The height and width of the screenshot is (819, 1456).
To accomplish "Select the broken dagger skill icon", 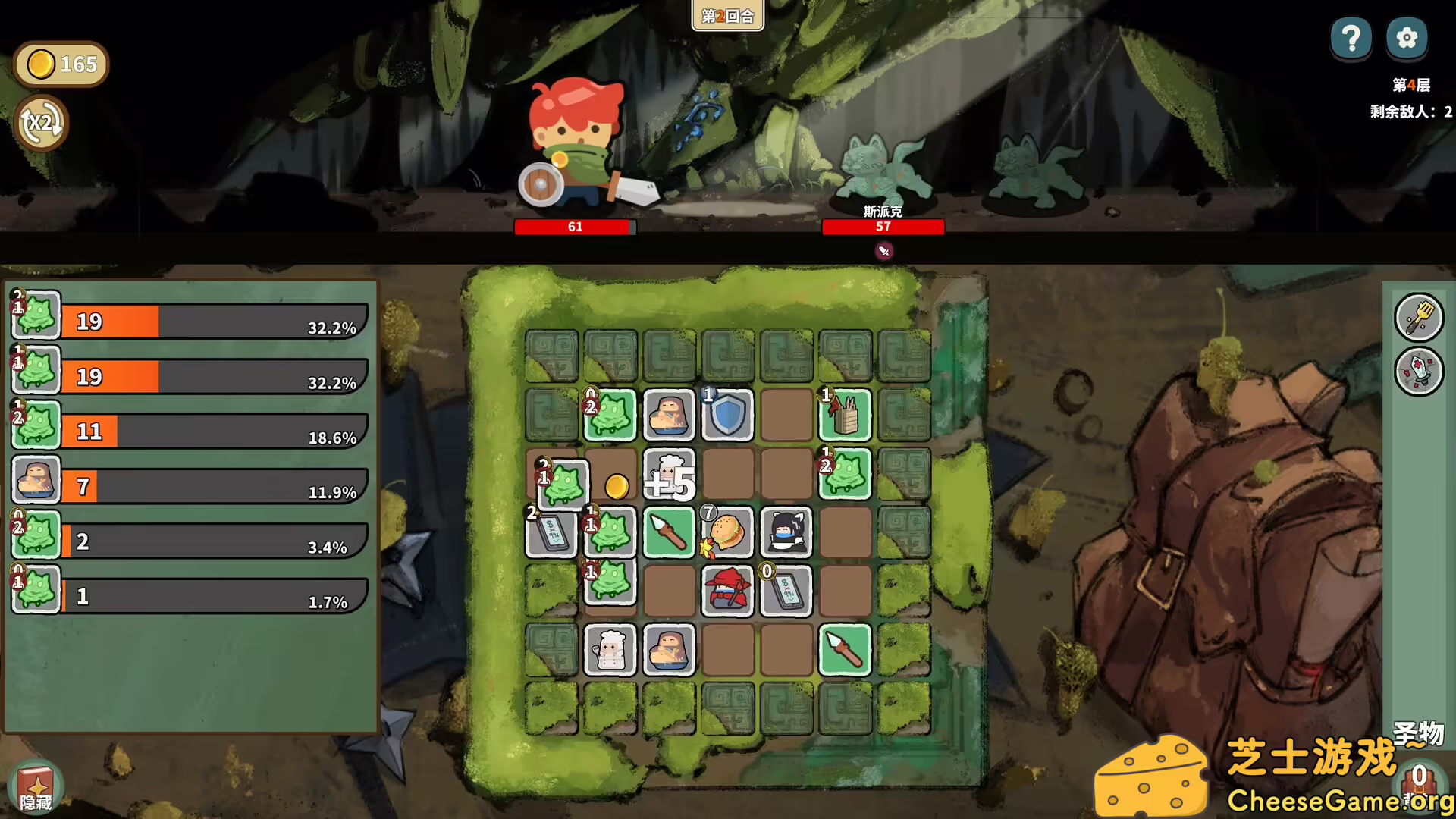I will [1420, 372].
